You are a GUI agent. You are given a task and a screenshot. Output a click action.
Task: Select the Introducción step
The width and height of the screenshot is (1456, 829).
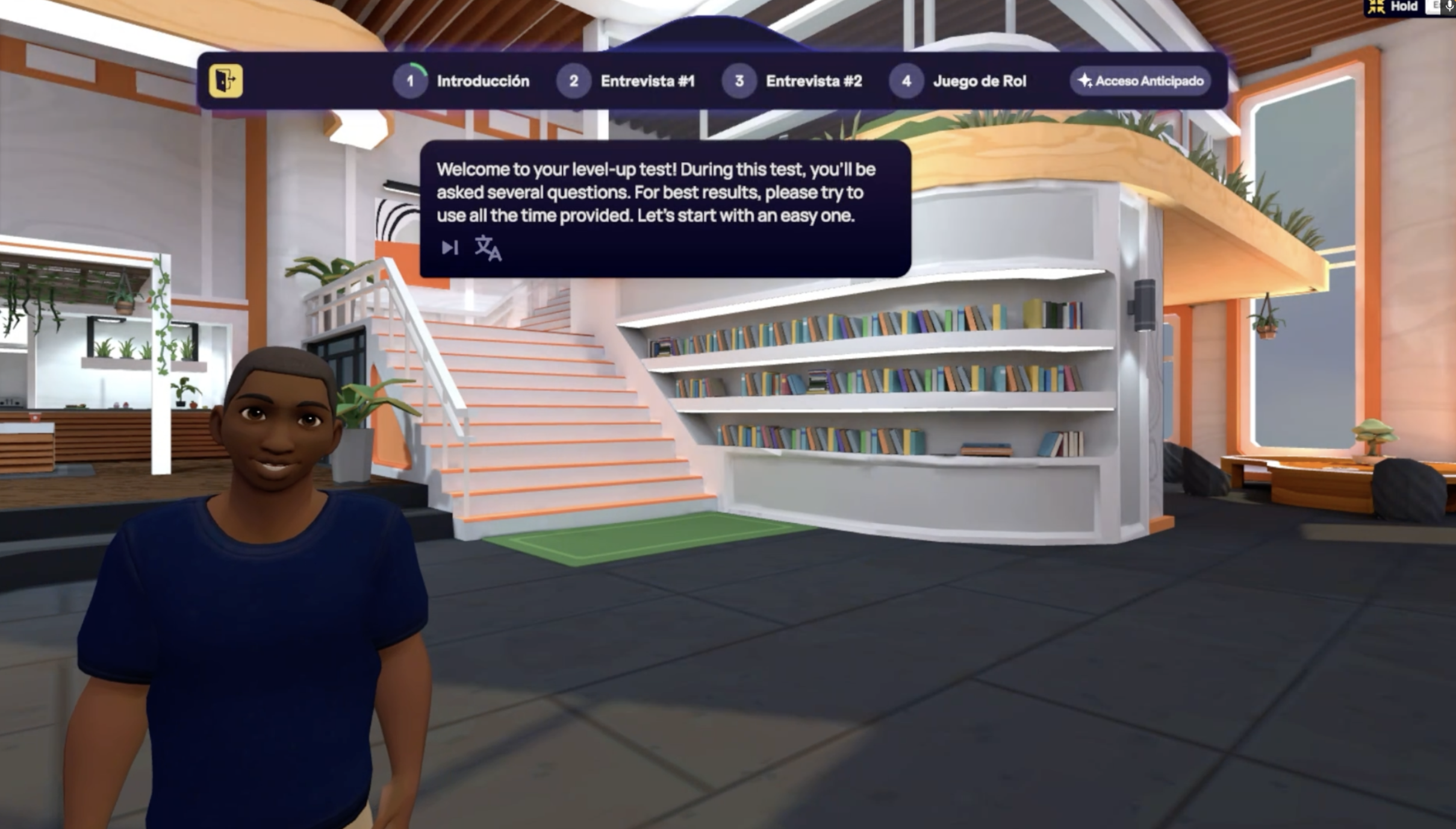coord(462,81)
